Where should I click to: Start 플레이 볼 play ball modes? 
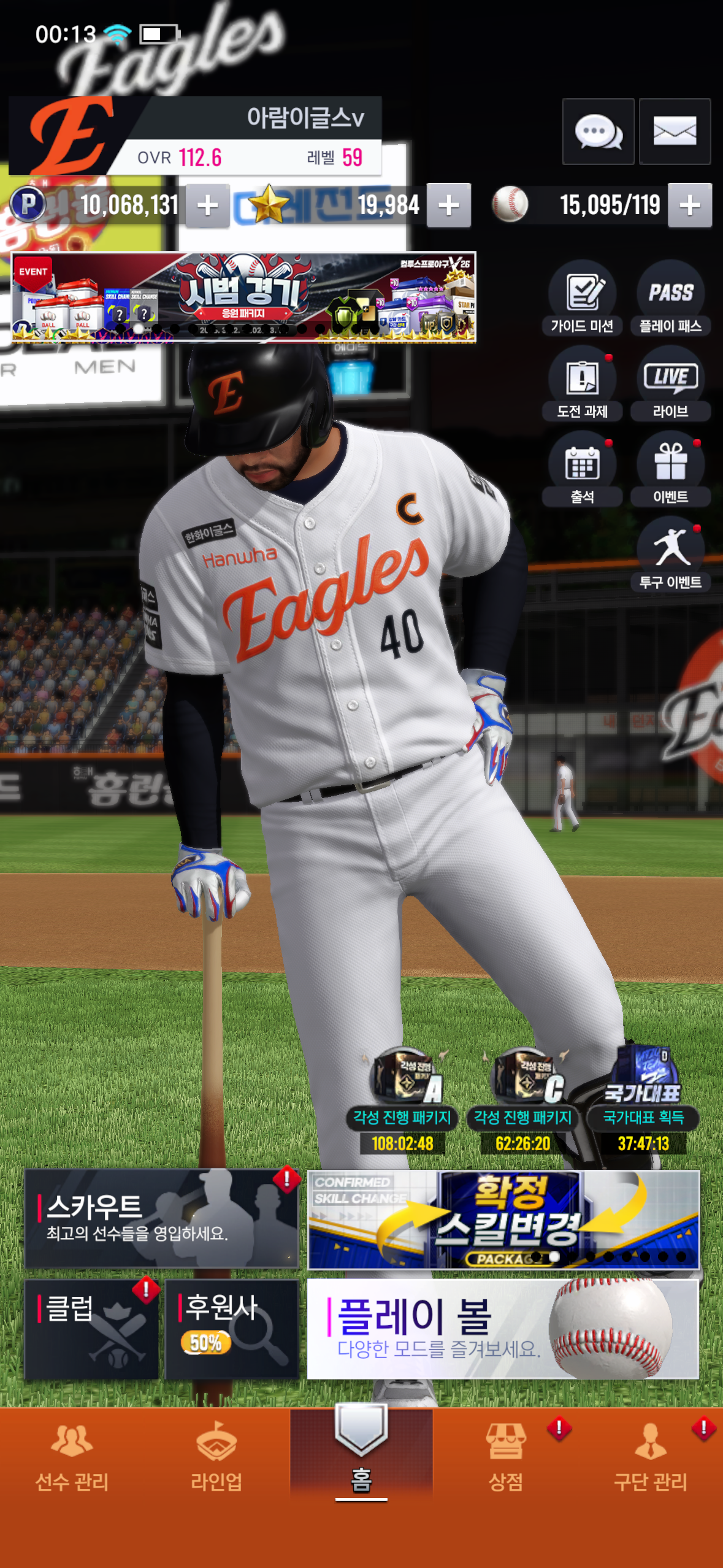click(x=503, y=1329)
